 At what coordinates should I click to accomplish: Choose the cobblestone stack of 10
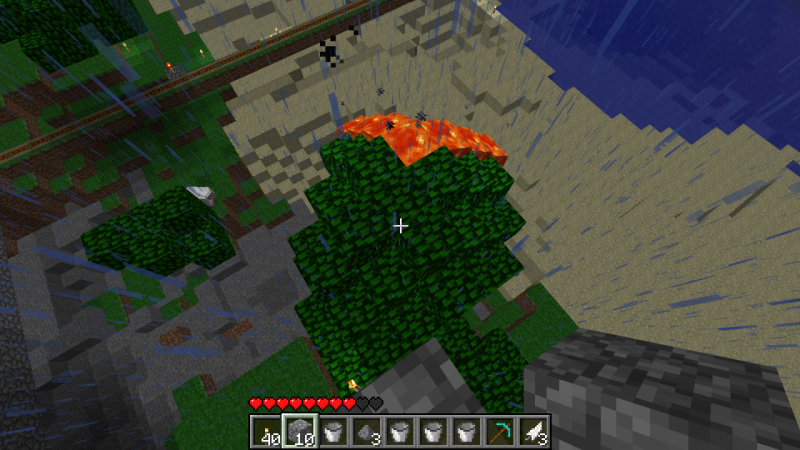click(300, 431)
